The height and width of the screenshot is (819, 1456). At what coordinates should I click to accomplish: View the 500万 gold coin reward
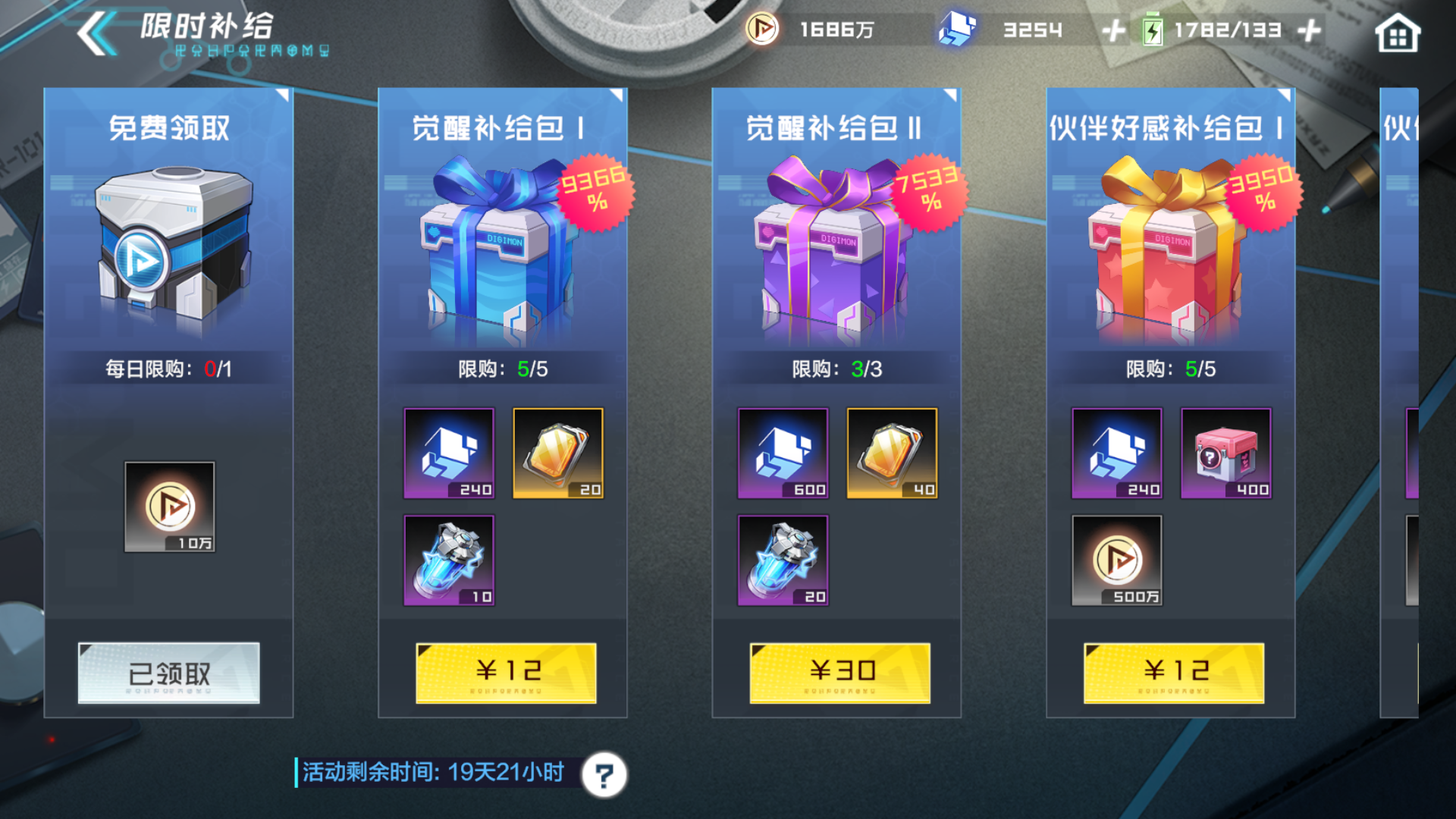click(1116, 560)
